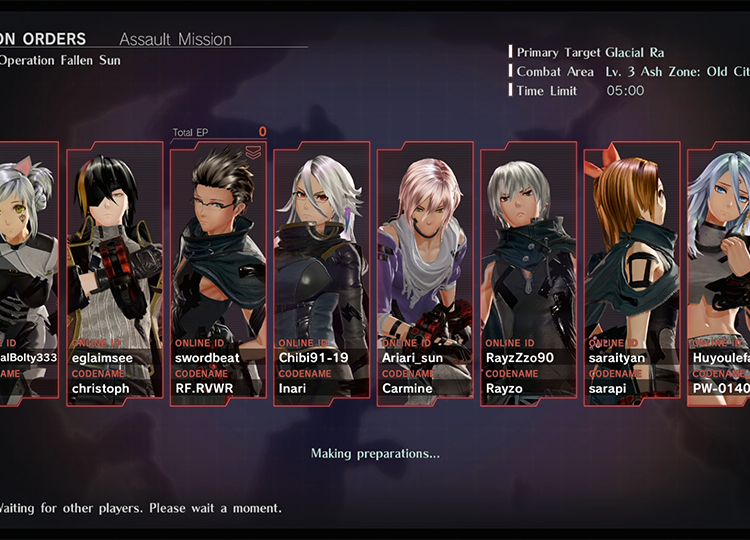Select the Huyoulefa player card
750x540 pixels.
(720, 273)
